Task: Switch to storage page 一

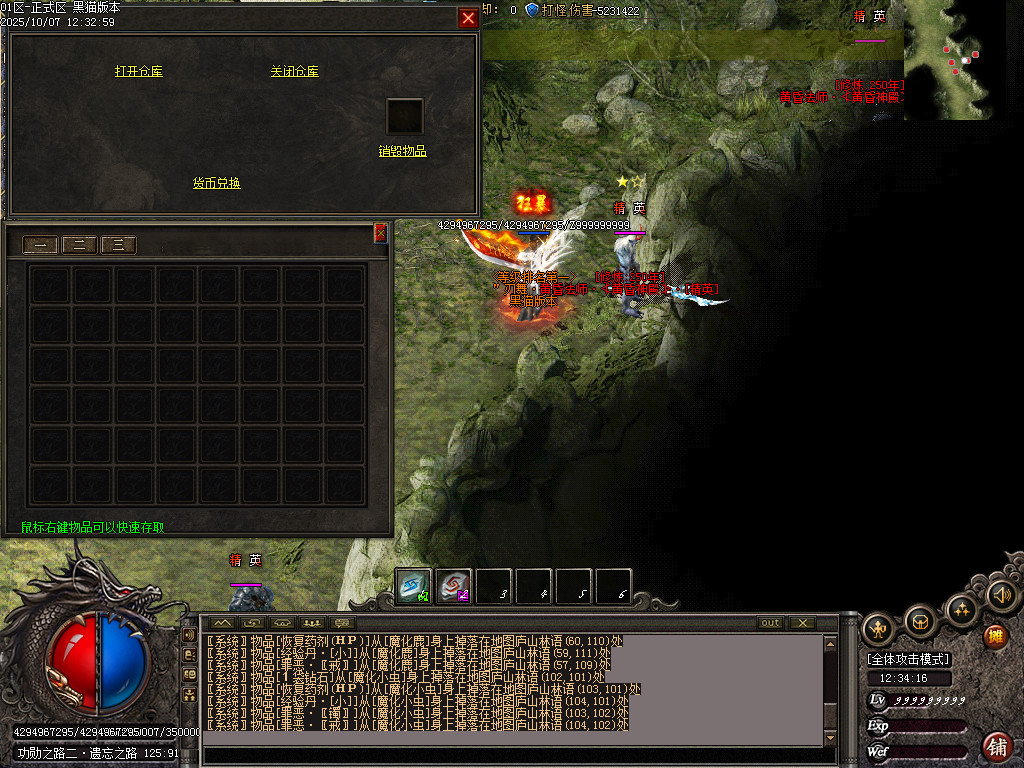Action: (x=40, y=245)
